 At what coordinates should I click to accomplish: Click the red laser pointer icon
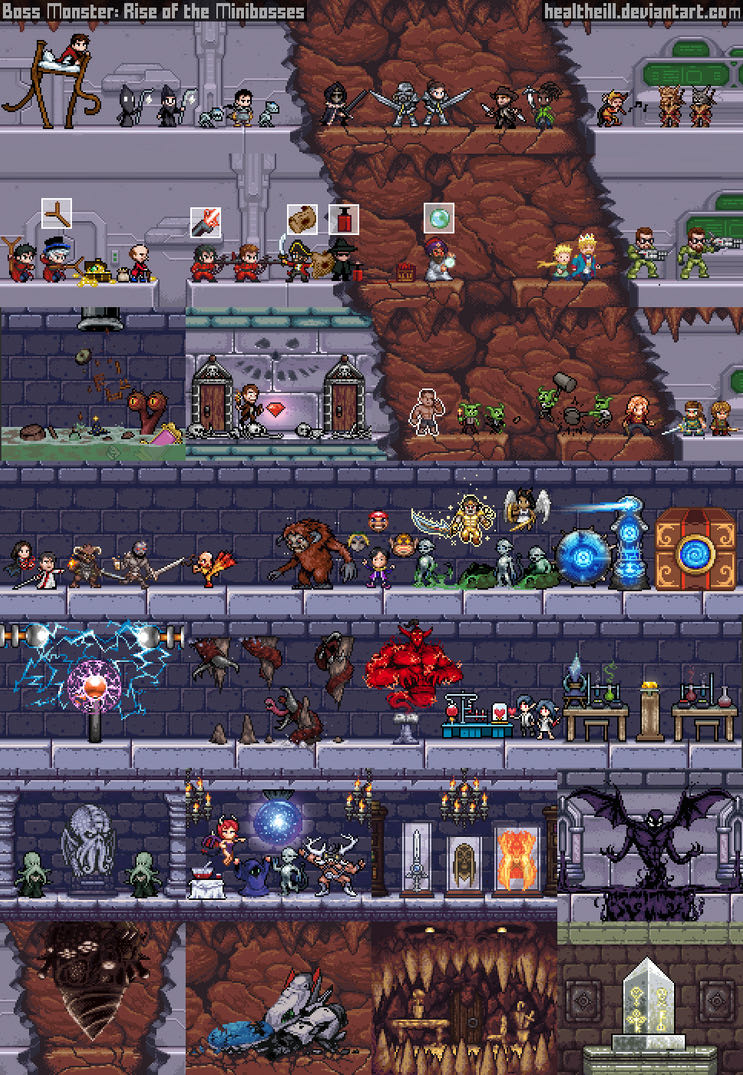pyautogui.click(x=205, y=221)
